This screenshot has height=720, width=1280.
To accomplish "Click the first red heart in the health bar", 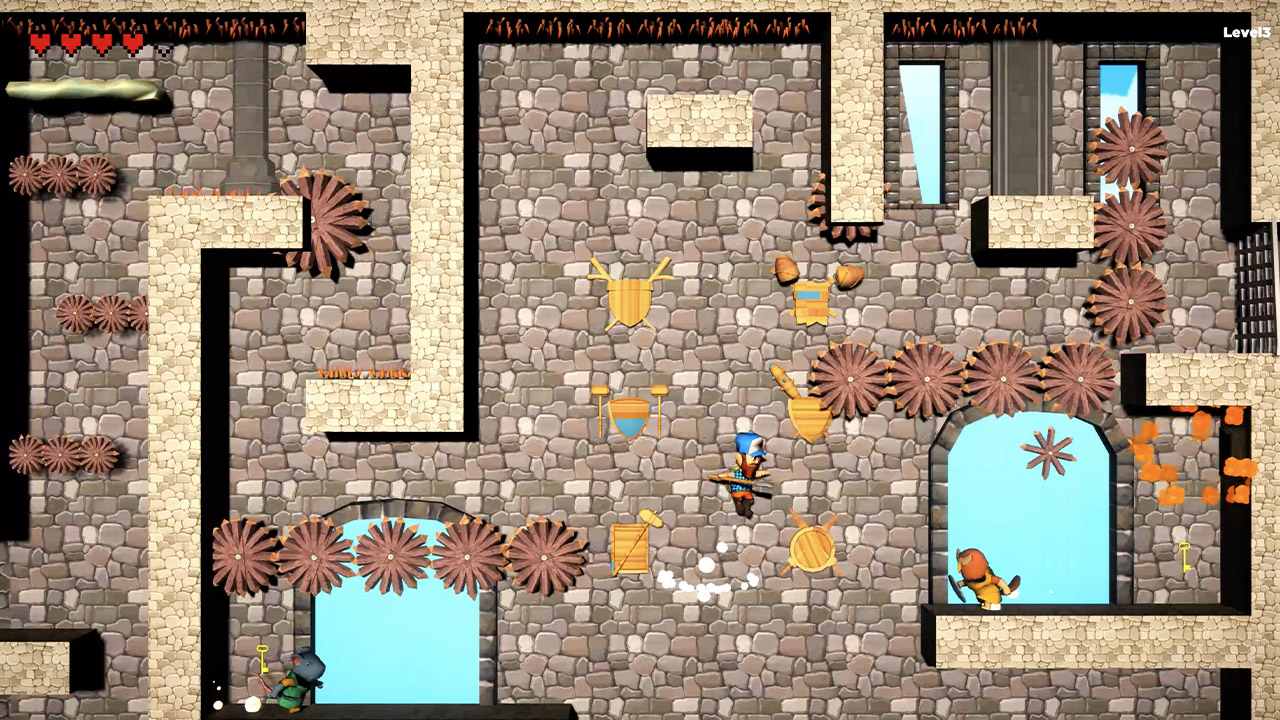I will point(40,42).
